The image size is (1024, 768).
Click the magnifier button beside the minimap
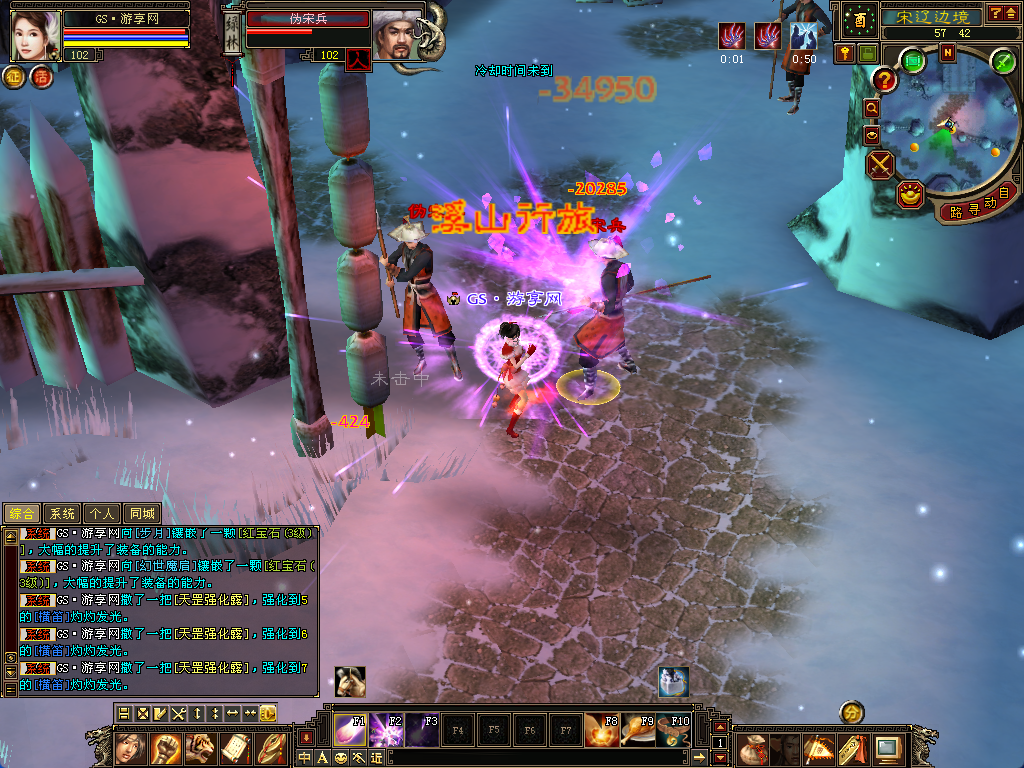[871, 107]
